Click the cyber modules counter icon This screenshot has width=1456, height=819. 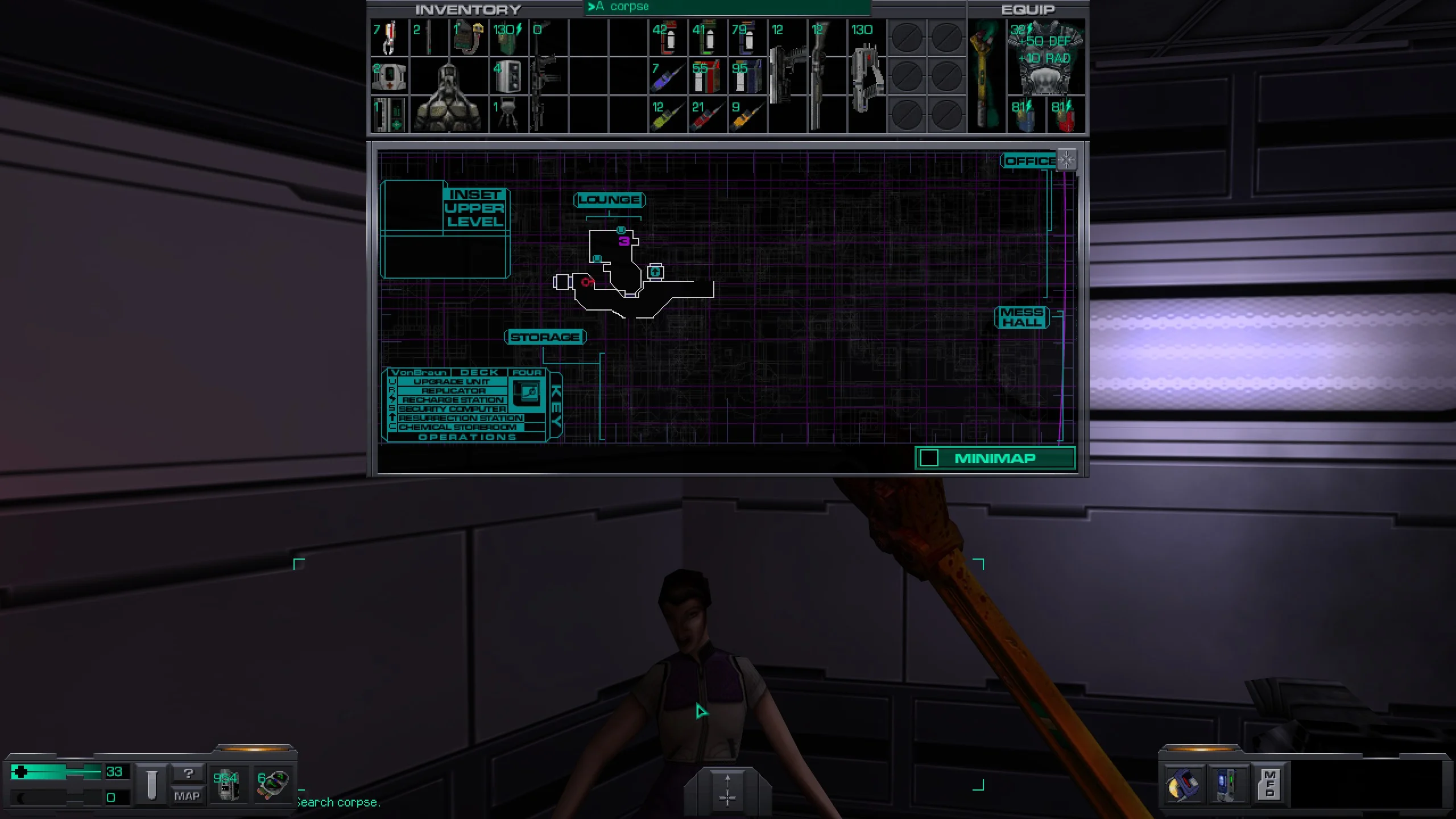272,784
